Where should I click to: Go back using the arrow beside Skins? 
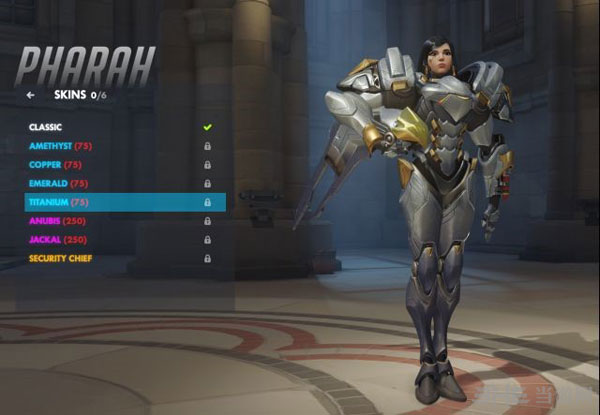[x=31, y=95]
